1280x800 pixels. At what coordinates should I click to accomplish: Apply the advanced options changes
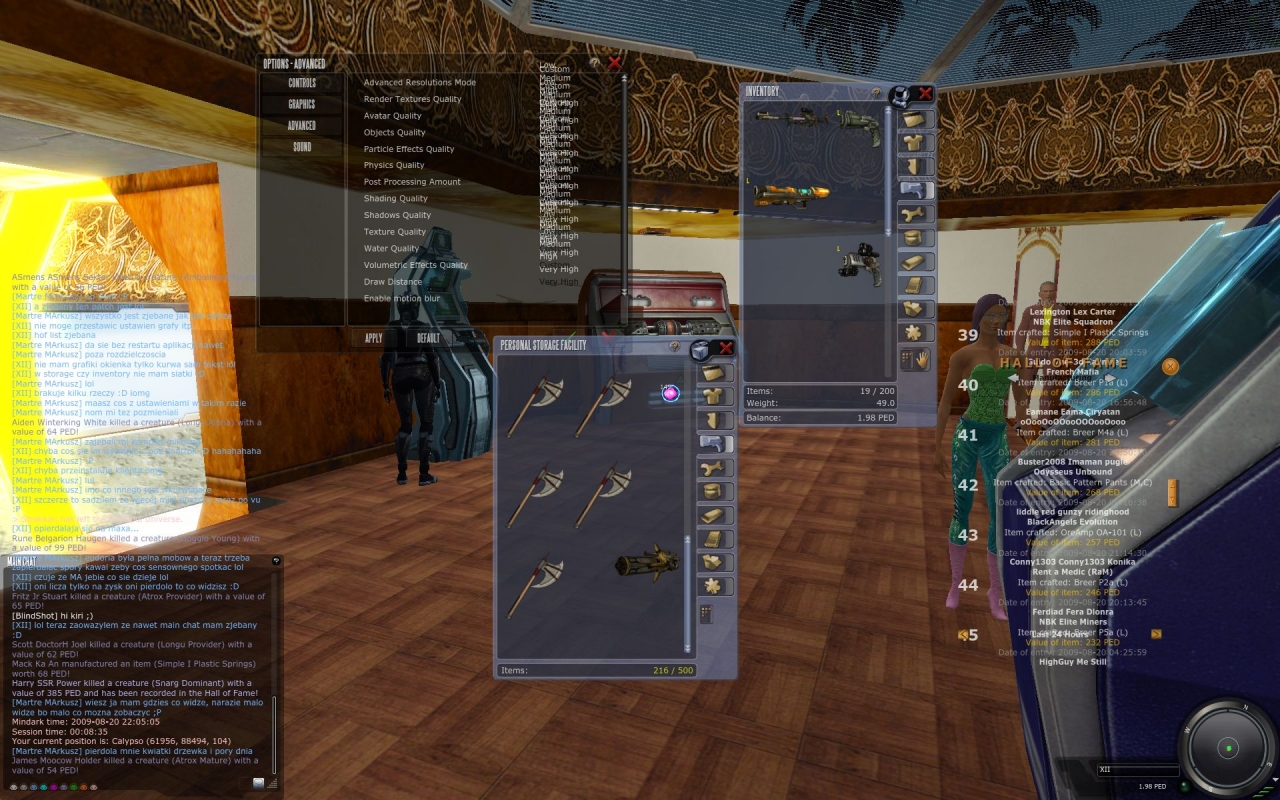click(373, 338)
